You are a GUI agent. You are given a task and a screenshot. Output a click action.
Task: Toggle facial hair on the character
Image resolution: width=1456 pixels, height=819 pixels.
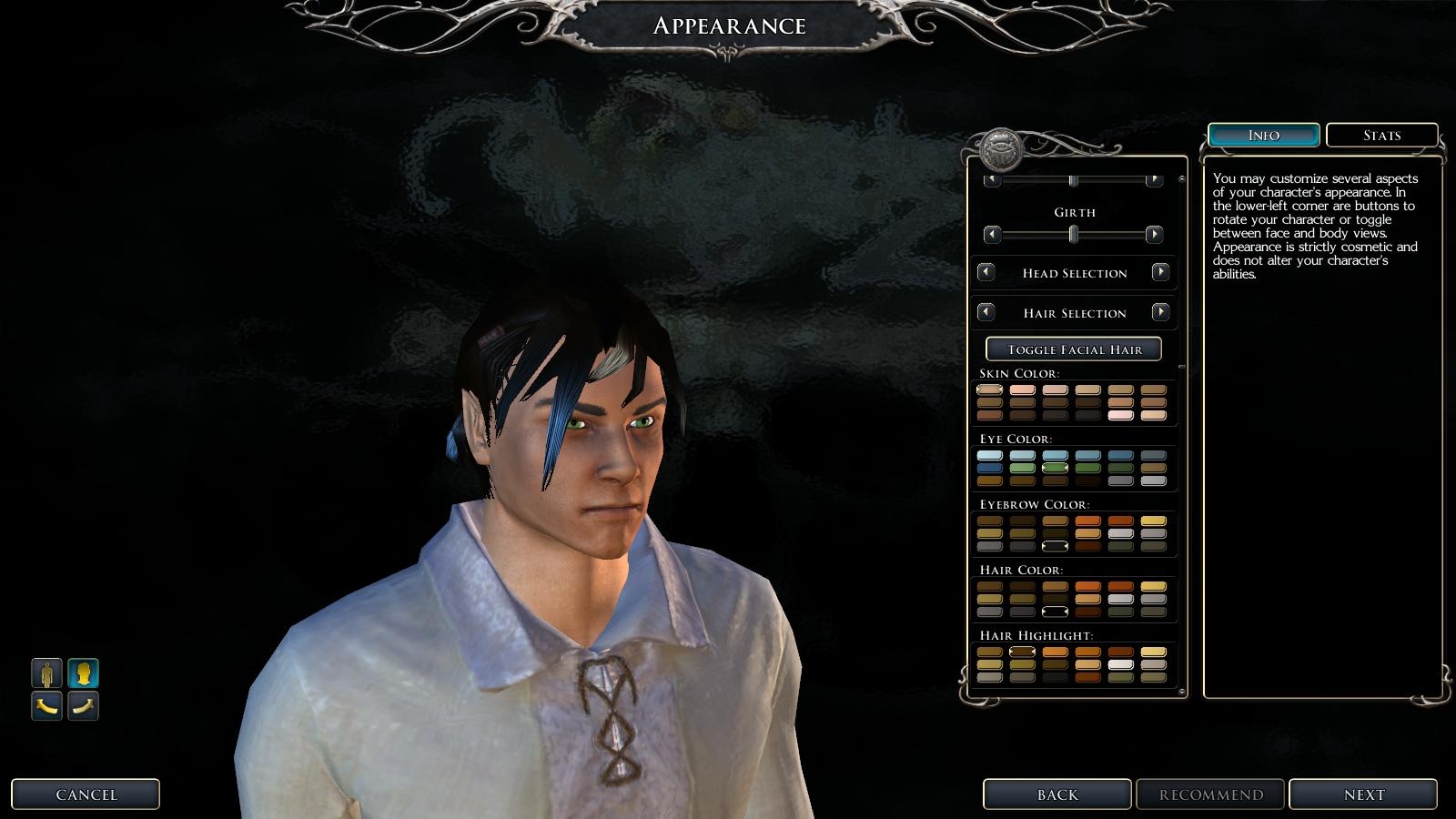click(1074, 349)
